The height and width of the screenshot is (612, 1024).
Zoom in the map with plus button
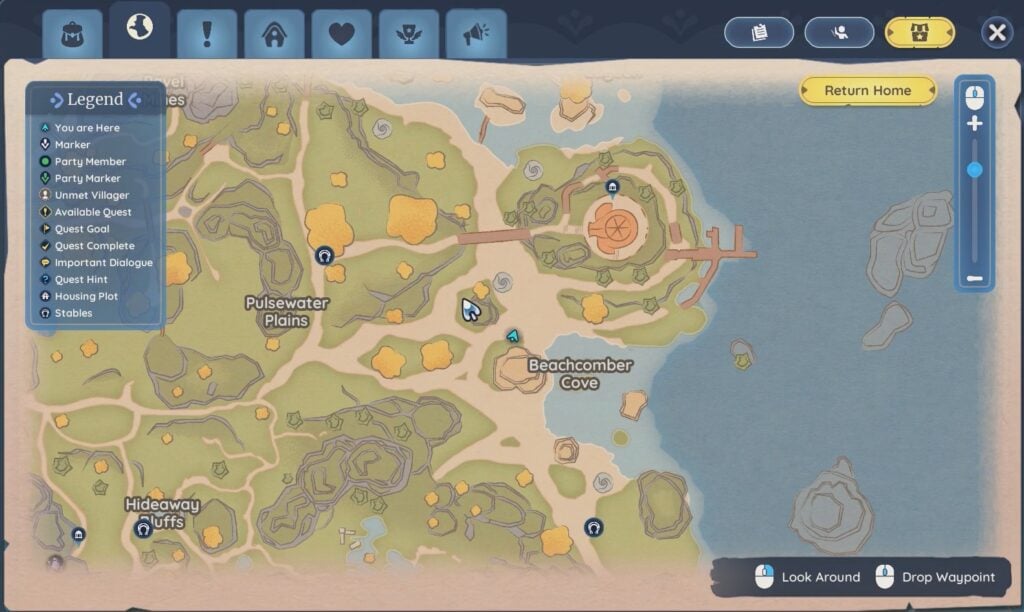[x=975, y=124]
